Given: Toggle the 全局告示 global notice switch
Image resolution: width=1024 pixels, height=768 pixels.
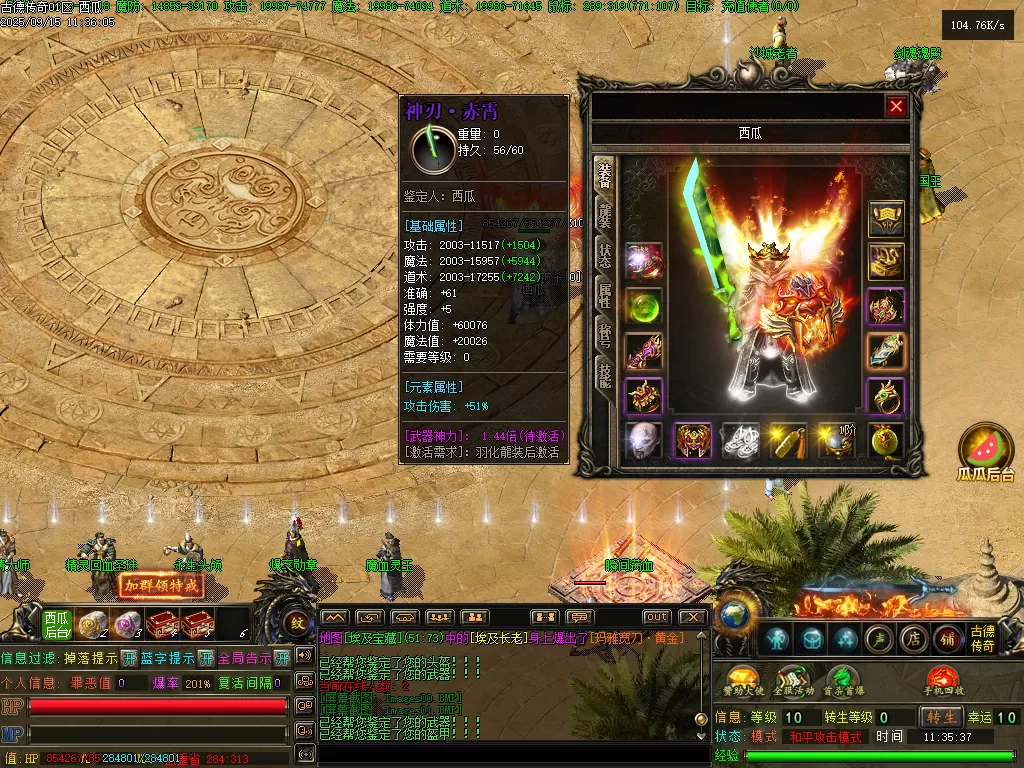Looking at the screenshot, I should click(x=282, y=658).
